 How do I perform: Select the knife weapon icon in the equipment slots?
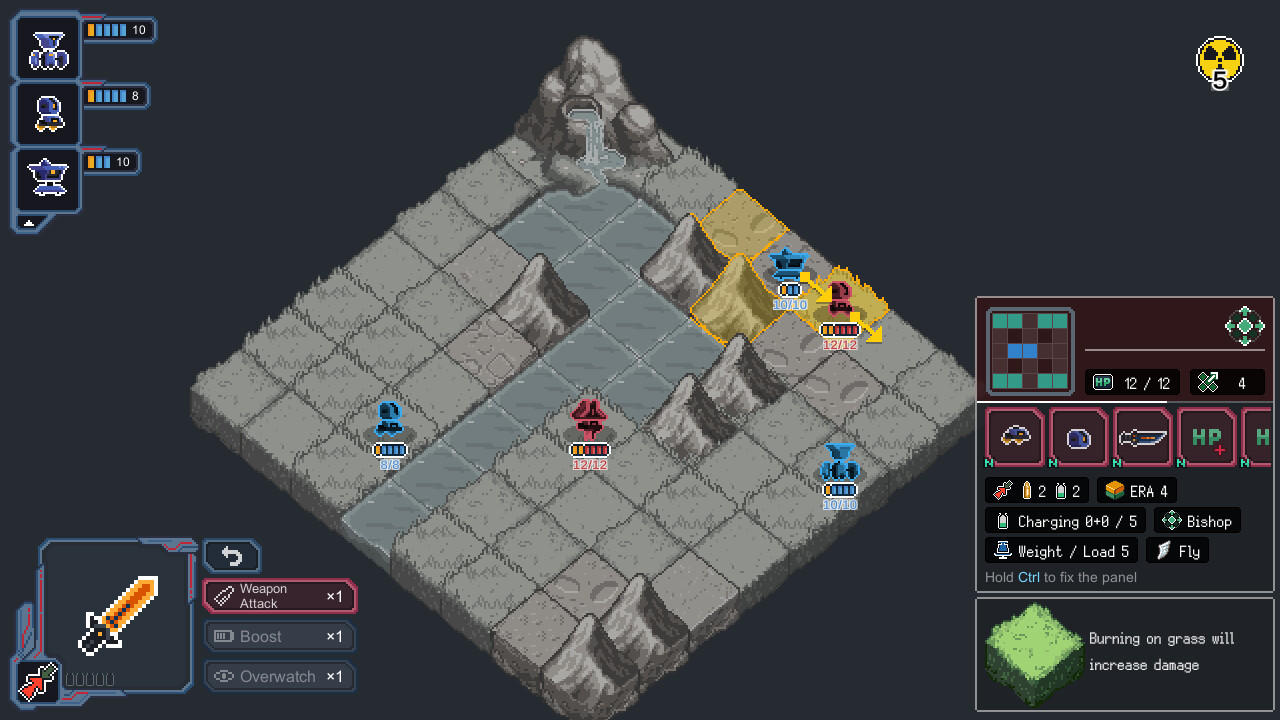pyautogui.click(x=1143, y=437)
